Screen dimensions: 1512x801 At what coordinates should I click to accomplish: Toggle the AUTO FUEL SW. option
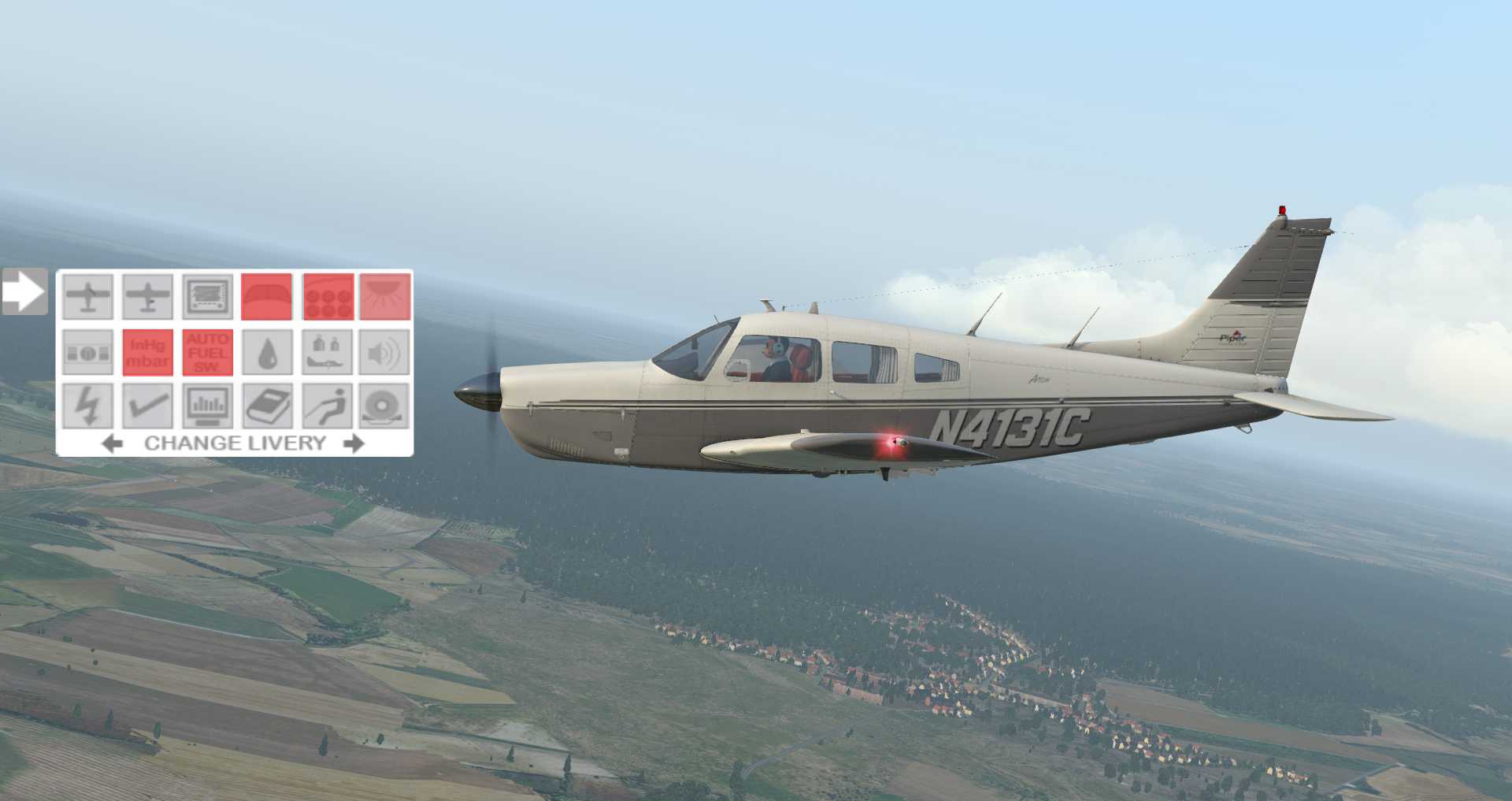208,352
